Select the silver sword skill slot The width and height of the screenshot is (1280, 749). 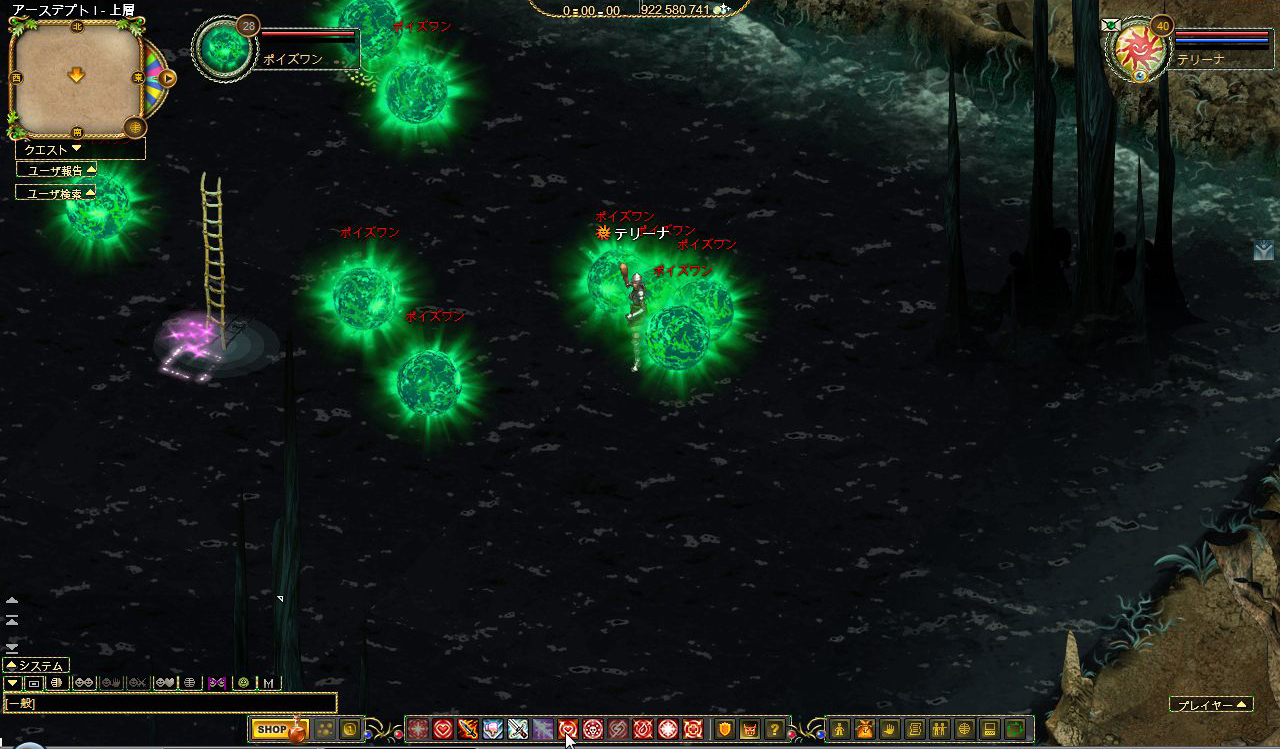[518, 730]
